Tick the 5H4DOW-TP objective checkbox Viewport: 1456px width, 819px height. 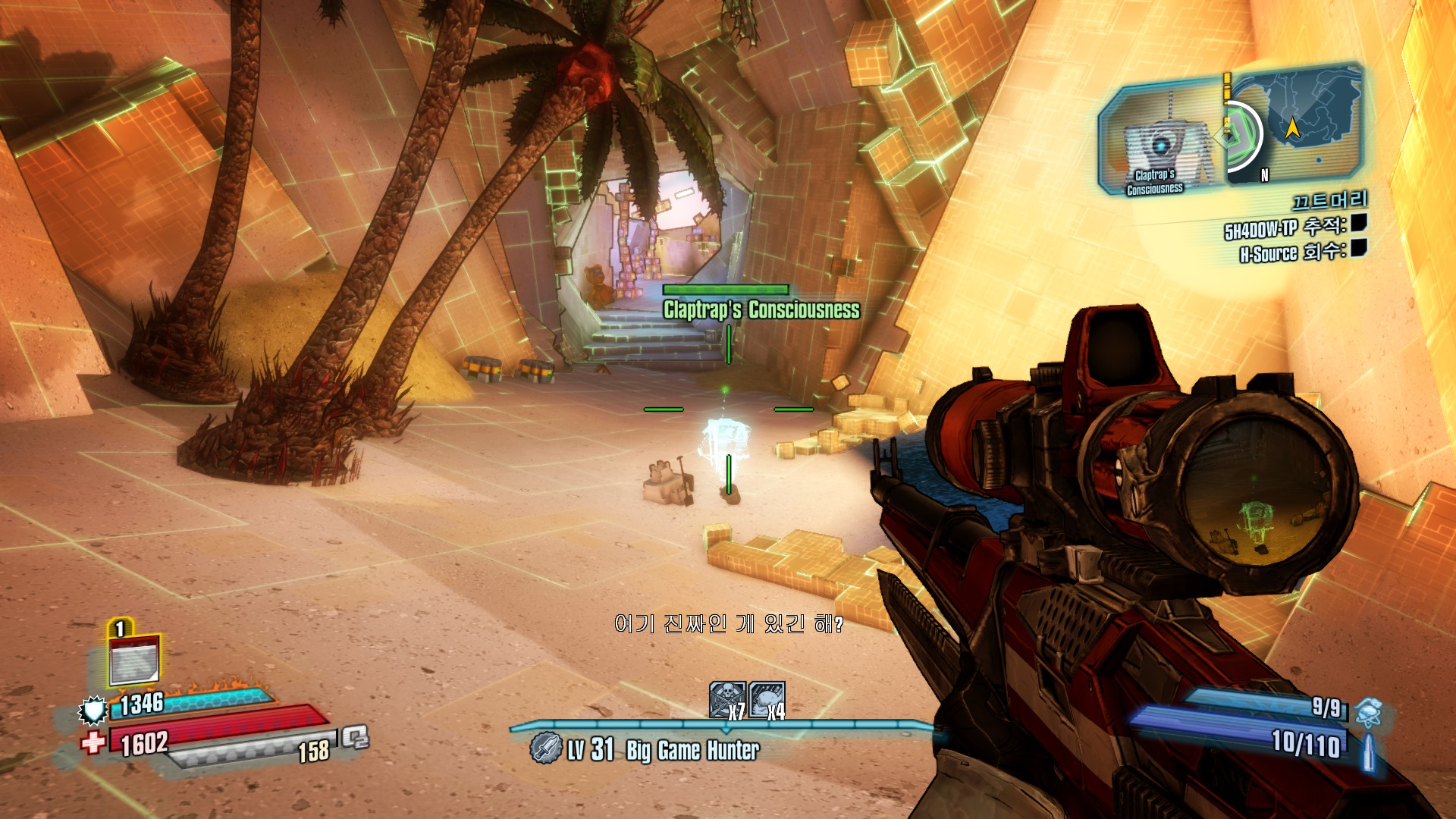[1358, 223]
